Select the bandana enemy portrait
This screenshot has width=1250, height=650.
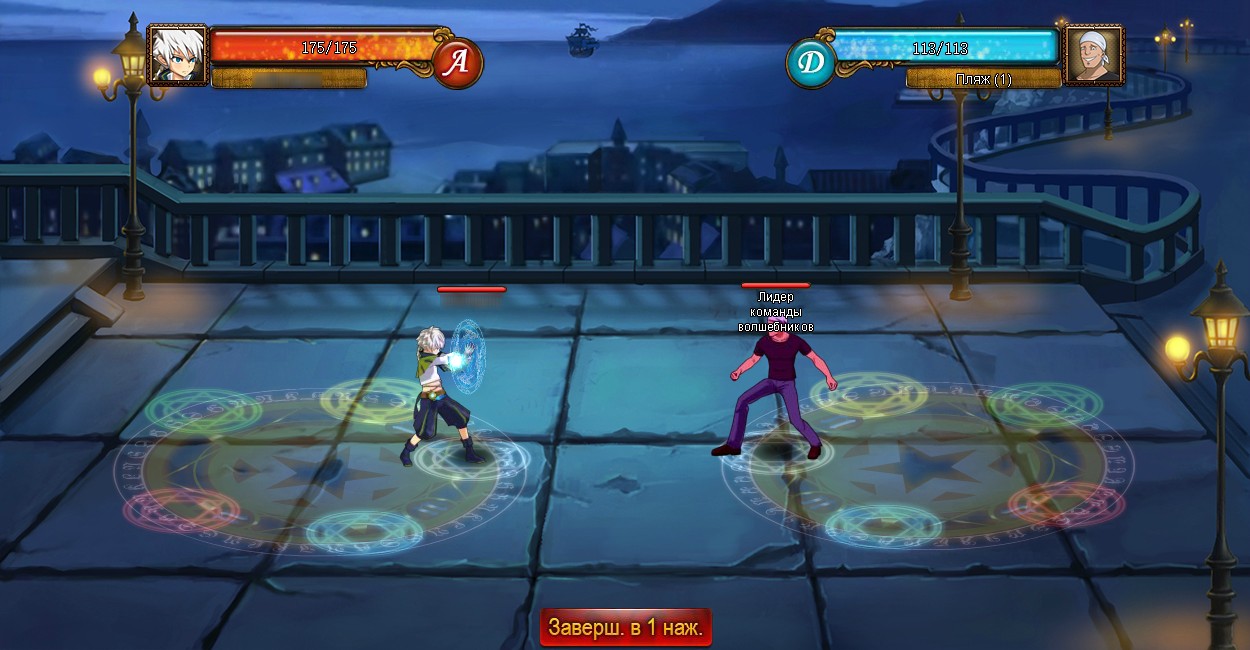[x=1093, y=56]
